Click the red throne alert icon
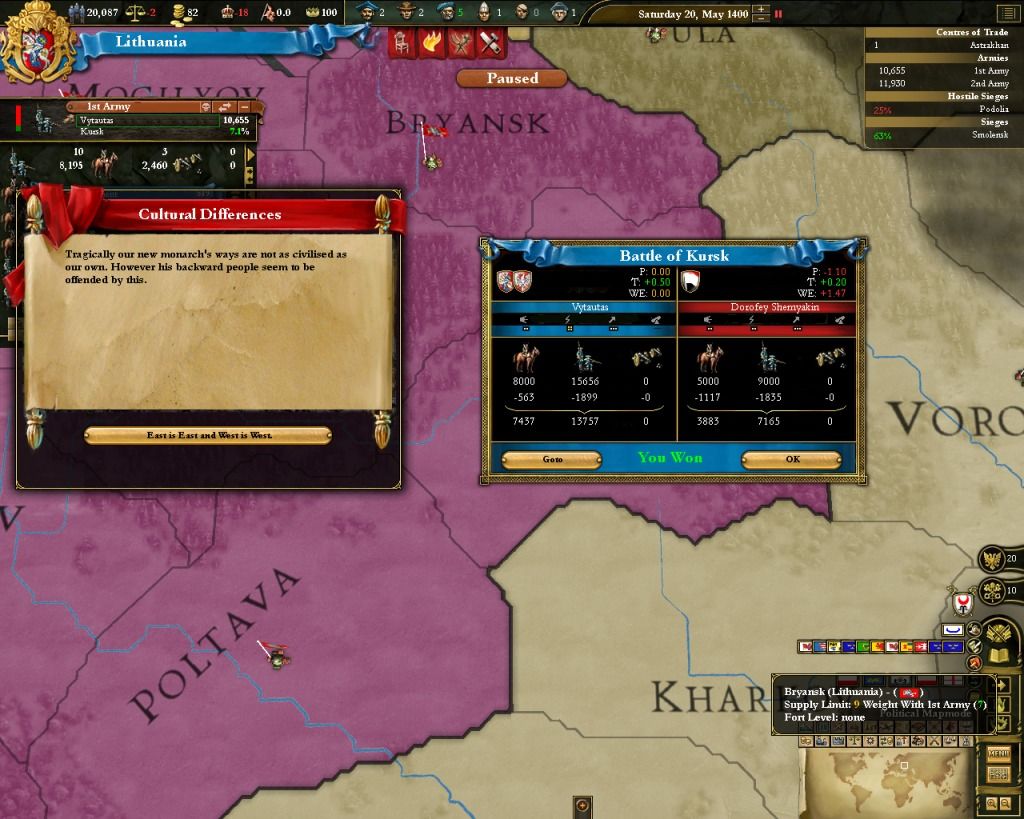The image size is (1024, 819). 402,44
